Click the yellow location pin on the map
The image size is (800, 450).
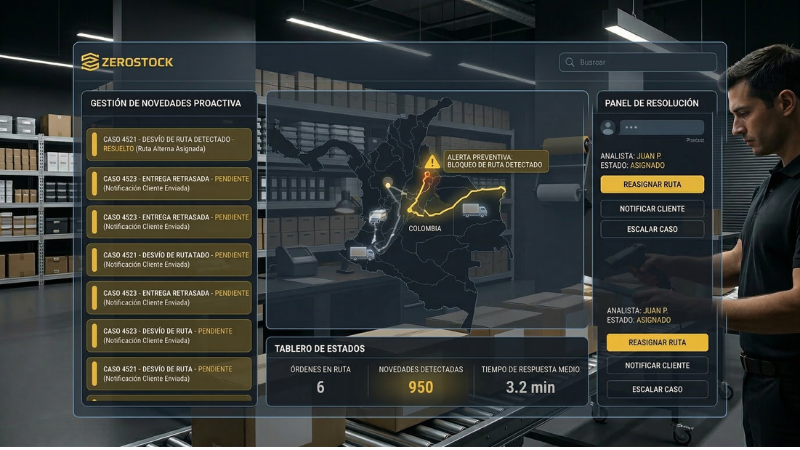[389, 183]
